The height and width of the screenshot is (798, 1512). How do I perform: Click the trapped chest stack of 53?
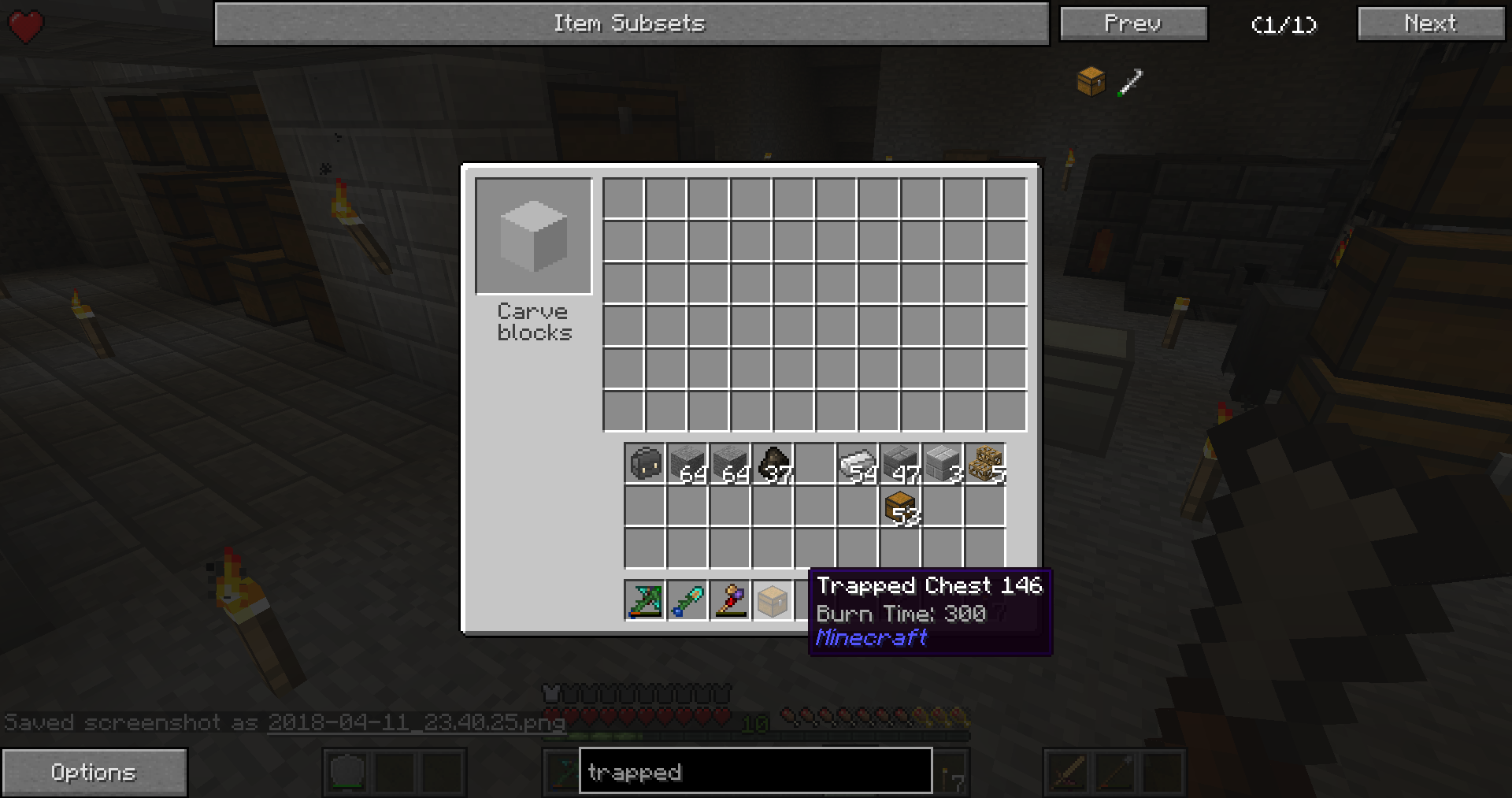tap(902, 508)
